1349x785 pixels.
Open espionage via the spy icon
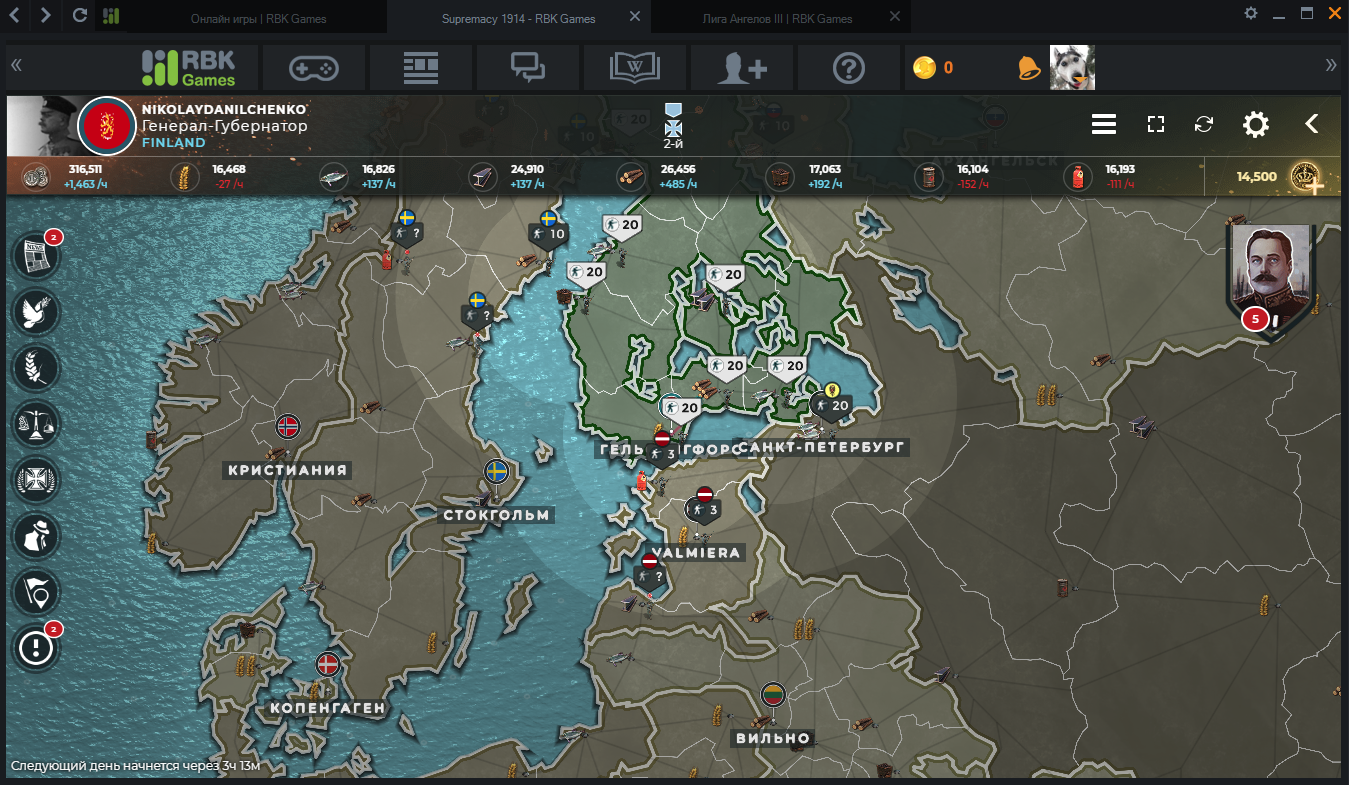pyautogui.click(x=36, y=536)
